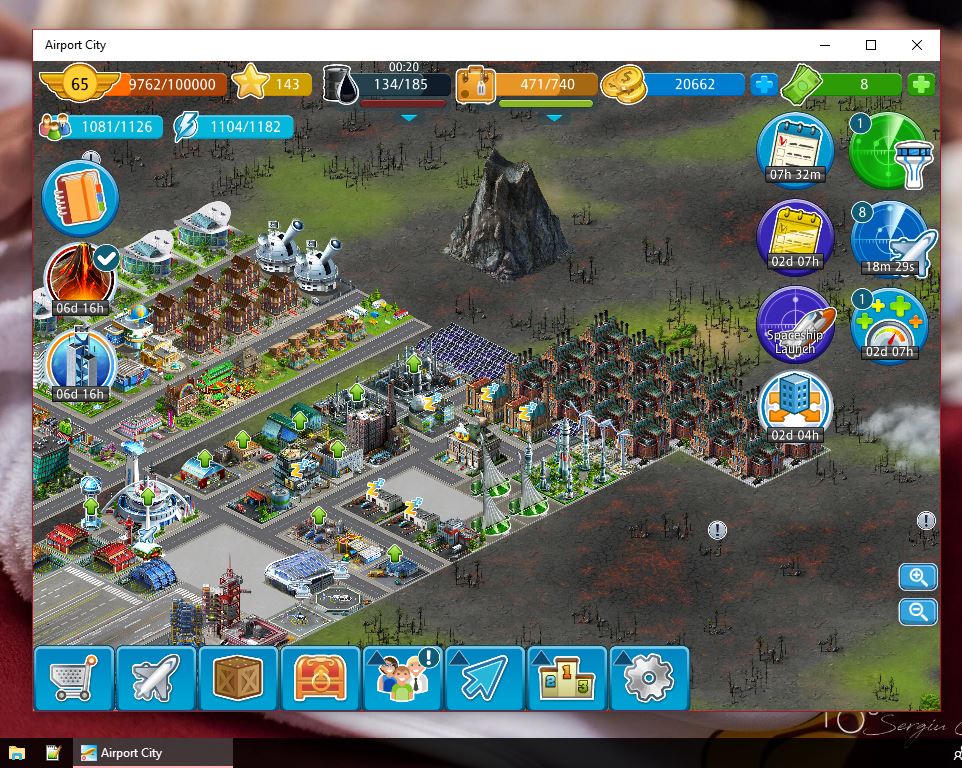Open the shopping cart store
Image resolution: width=962 pixels, height=768 pixels.
tap(73, 678)
